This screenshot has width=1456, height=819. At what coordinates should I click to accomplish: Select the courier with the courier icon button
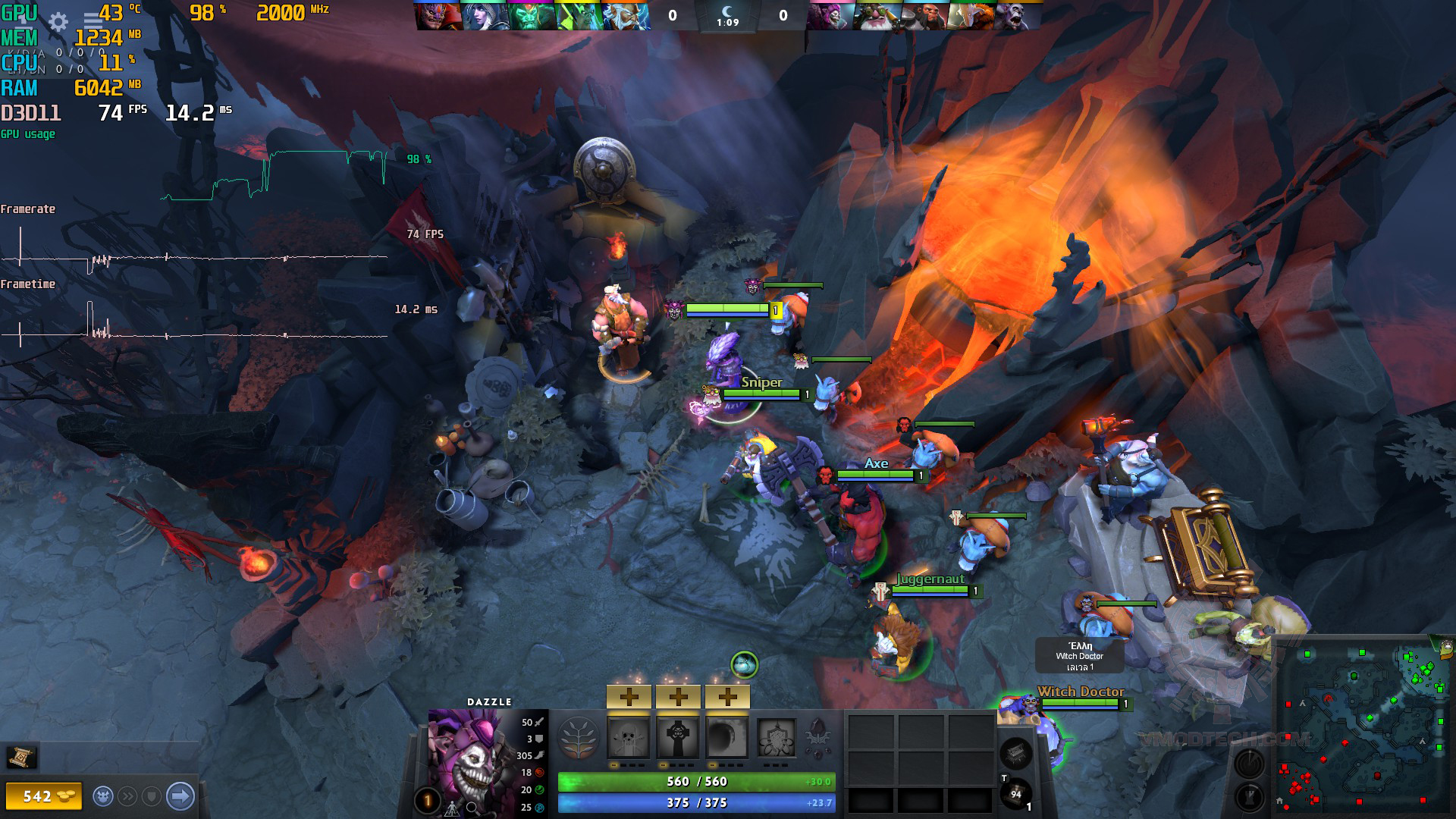104,796
